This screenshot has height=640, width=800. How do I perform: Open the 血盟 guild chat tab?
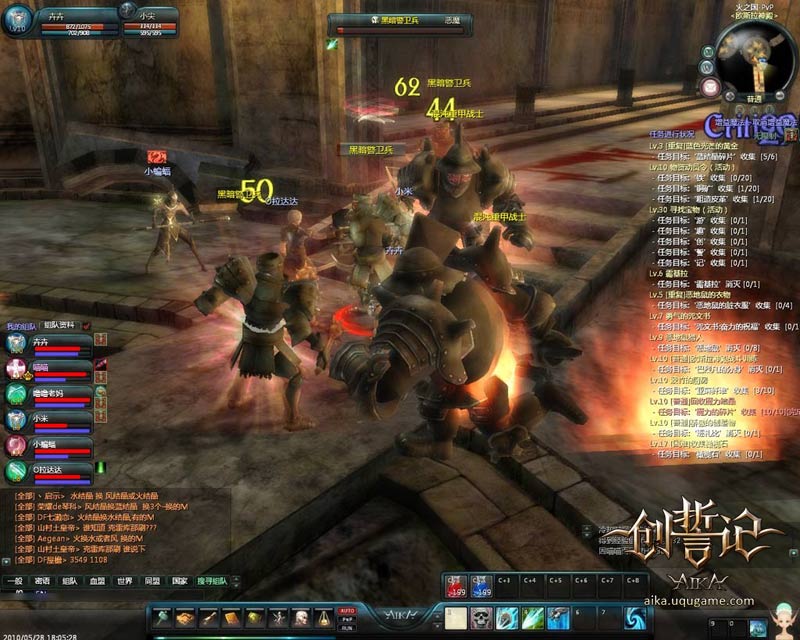coord(97,580)
